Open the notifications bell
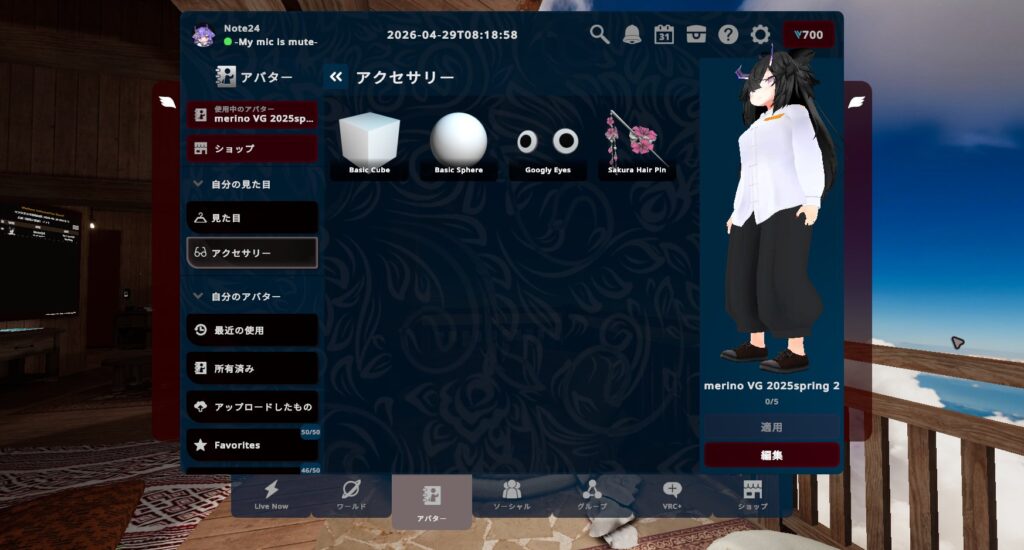This screenshot has height=550, width=1024. click(x=632, y=34)
